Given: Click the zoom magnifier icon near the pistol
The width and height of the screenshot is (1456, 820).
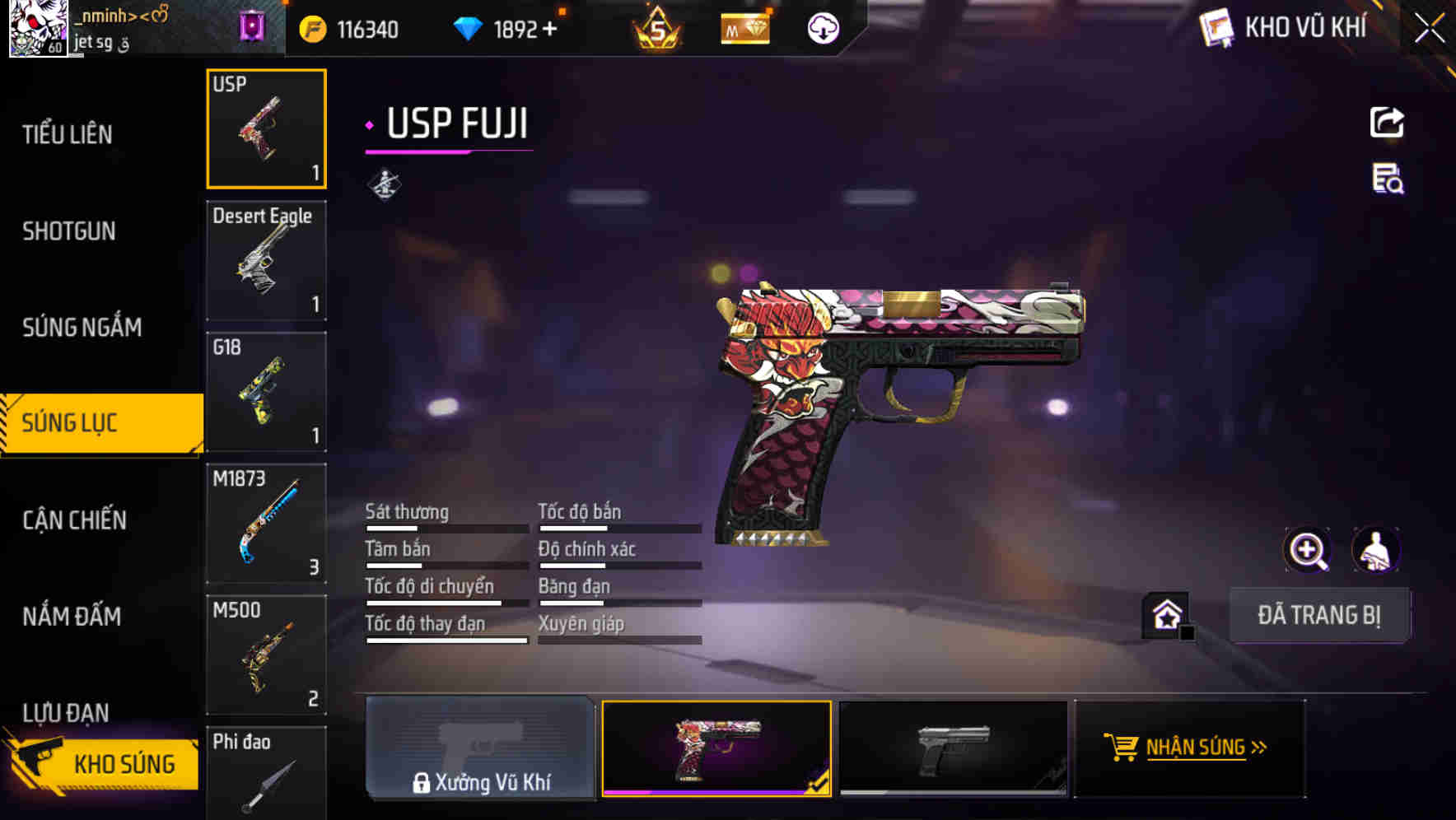Looking at the screenshot, I should click(x=1309, y=550).
